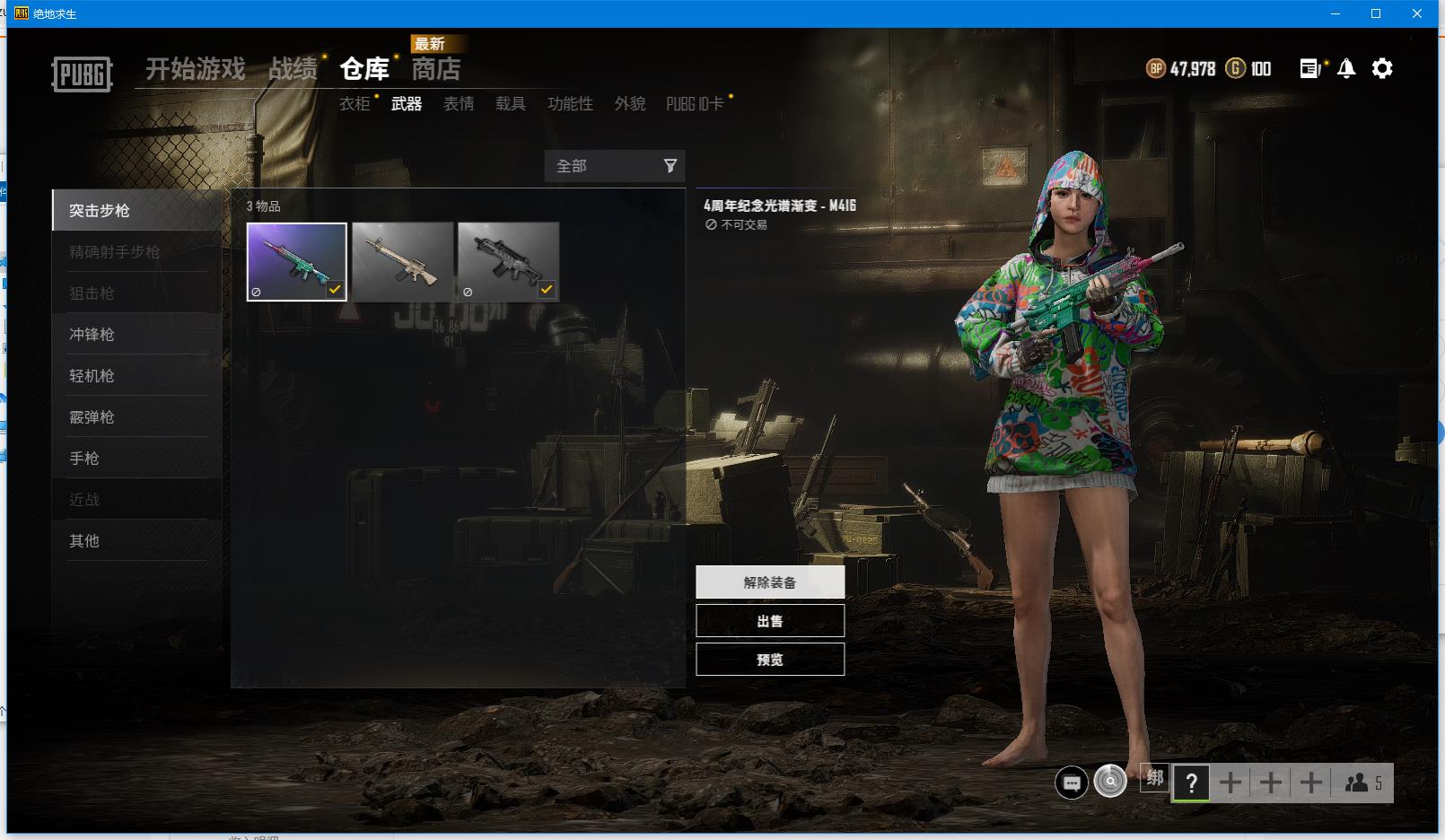Click the 解除装备 unequip button
This screenshot has width=1445, height=840.
770,582
